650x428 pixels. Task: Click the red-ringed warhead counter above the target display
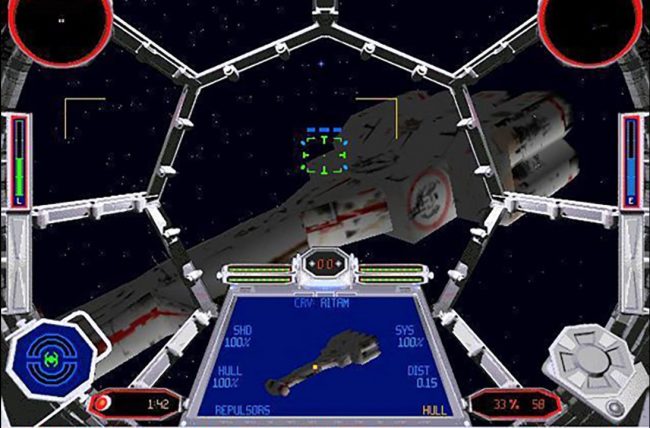(324, 263)
